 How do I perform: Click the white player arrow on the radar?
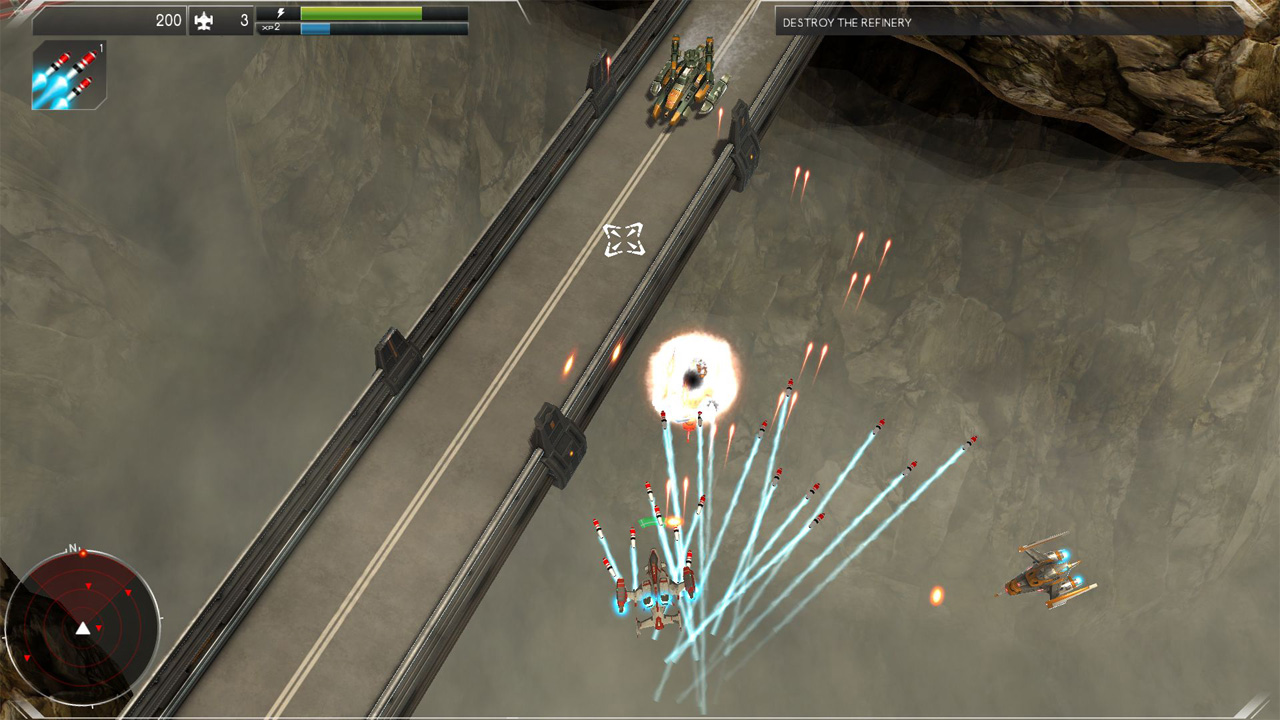coord(82,628)
